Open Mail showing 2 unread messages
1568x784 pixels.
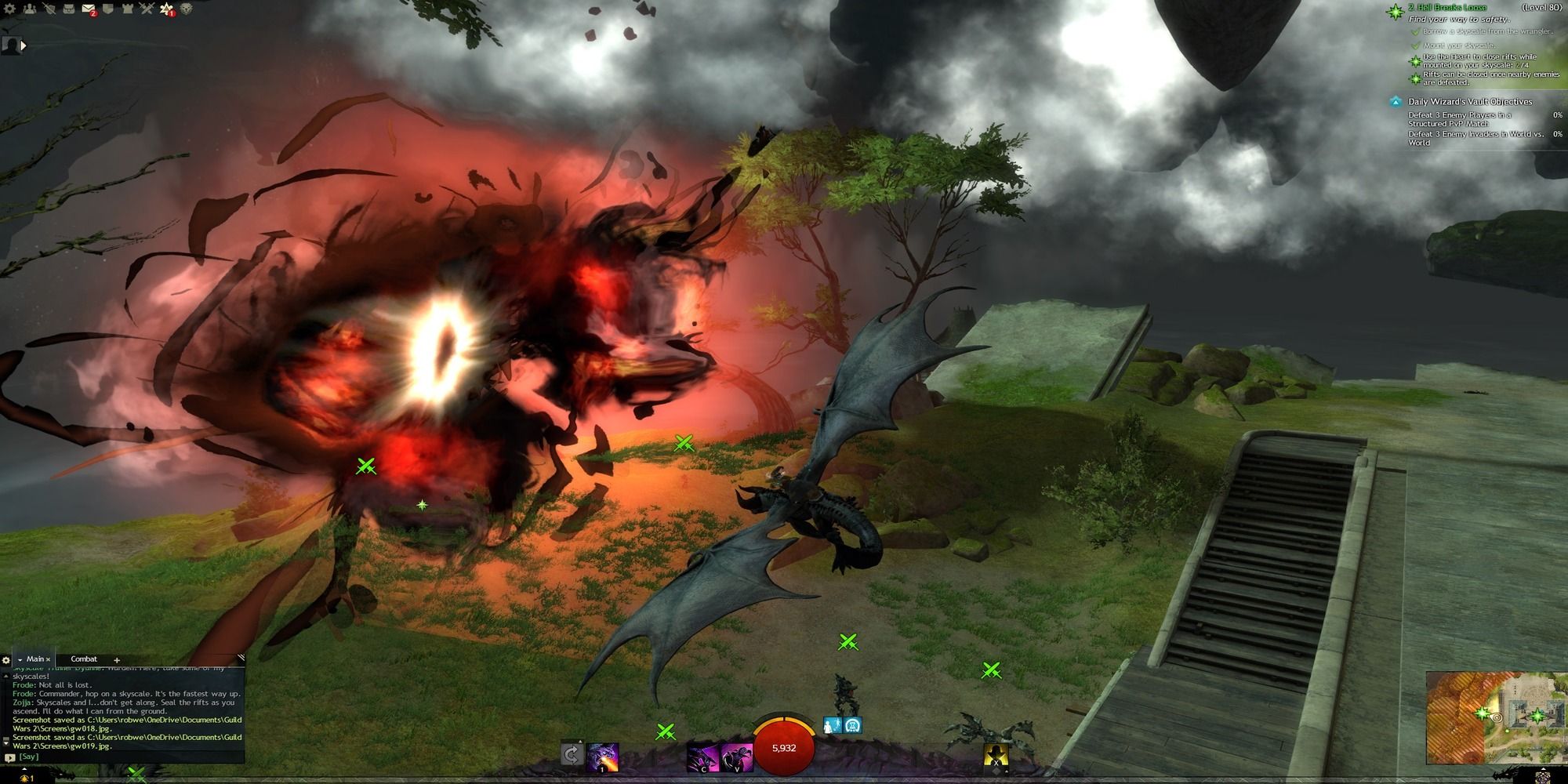[88, 9]
